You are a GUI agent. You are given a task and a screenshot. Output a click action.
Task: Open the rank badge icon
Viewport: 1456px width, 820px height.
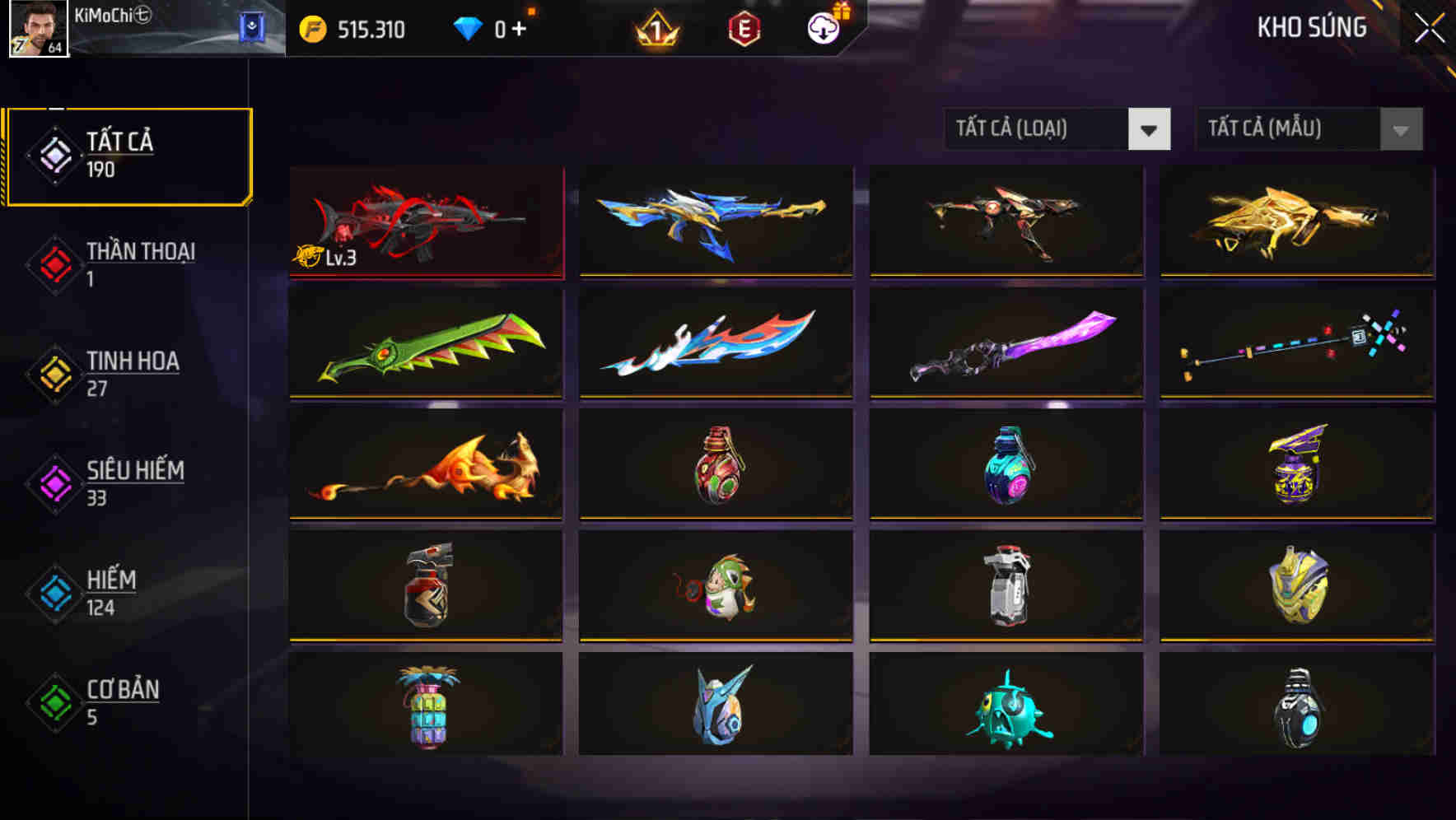655,29
